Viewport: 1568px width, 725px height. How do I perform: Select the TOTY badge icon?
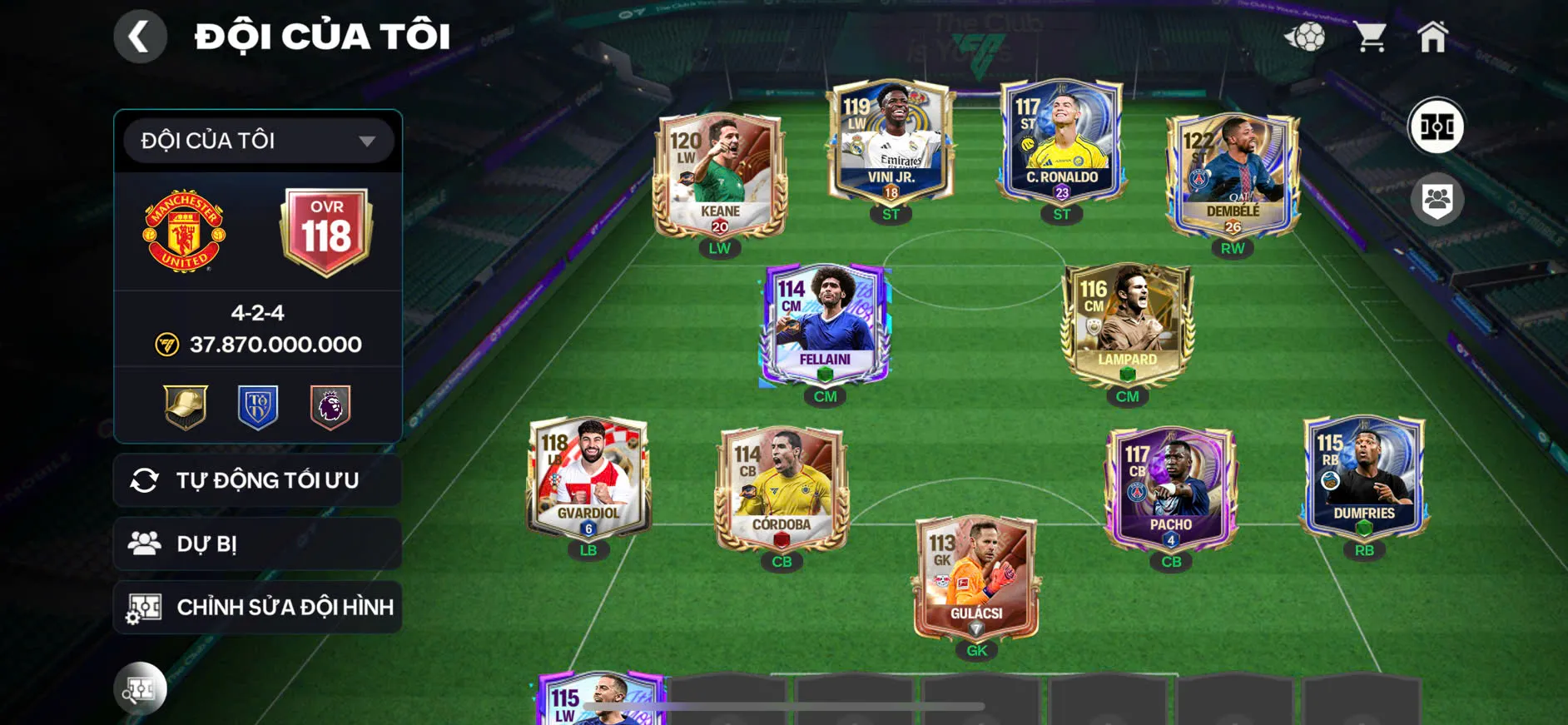pyautogui.click(x=256, y=406)
